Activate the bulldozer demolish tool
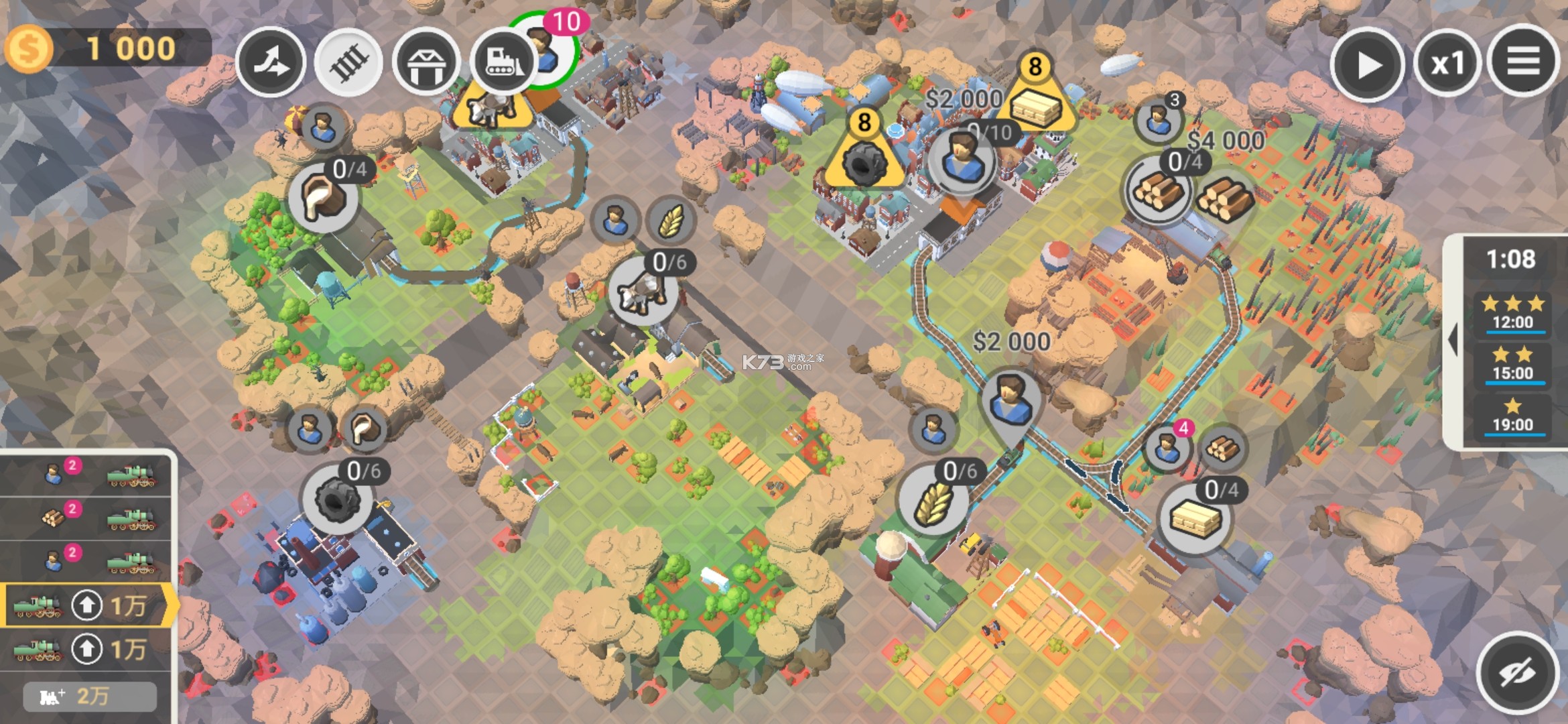Image resolution: width=1568 pixels, height=724 pixels. tap(503, 62)
